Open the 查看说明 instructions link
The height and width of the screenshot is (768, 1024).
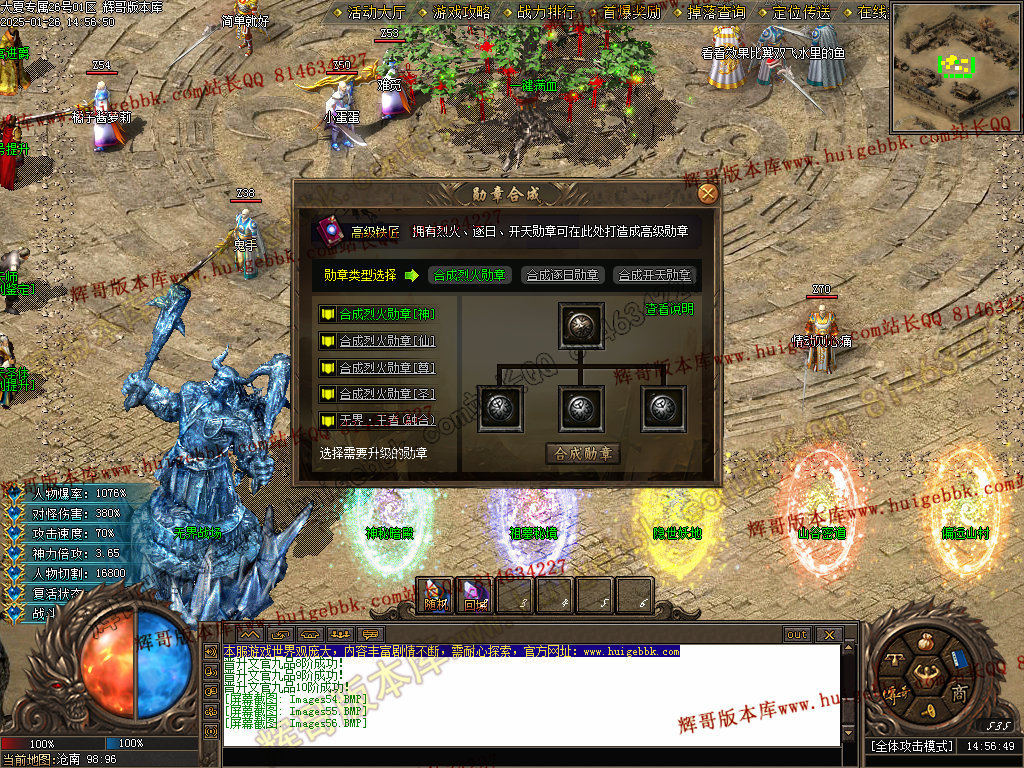point(669,310)
